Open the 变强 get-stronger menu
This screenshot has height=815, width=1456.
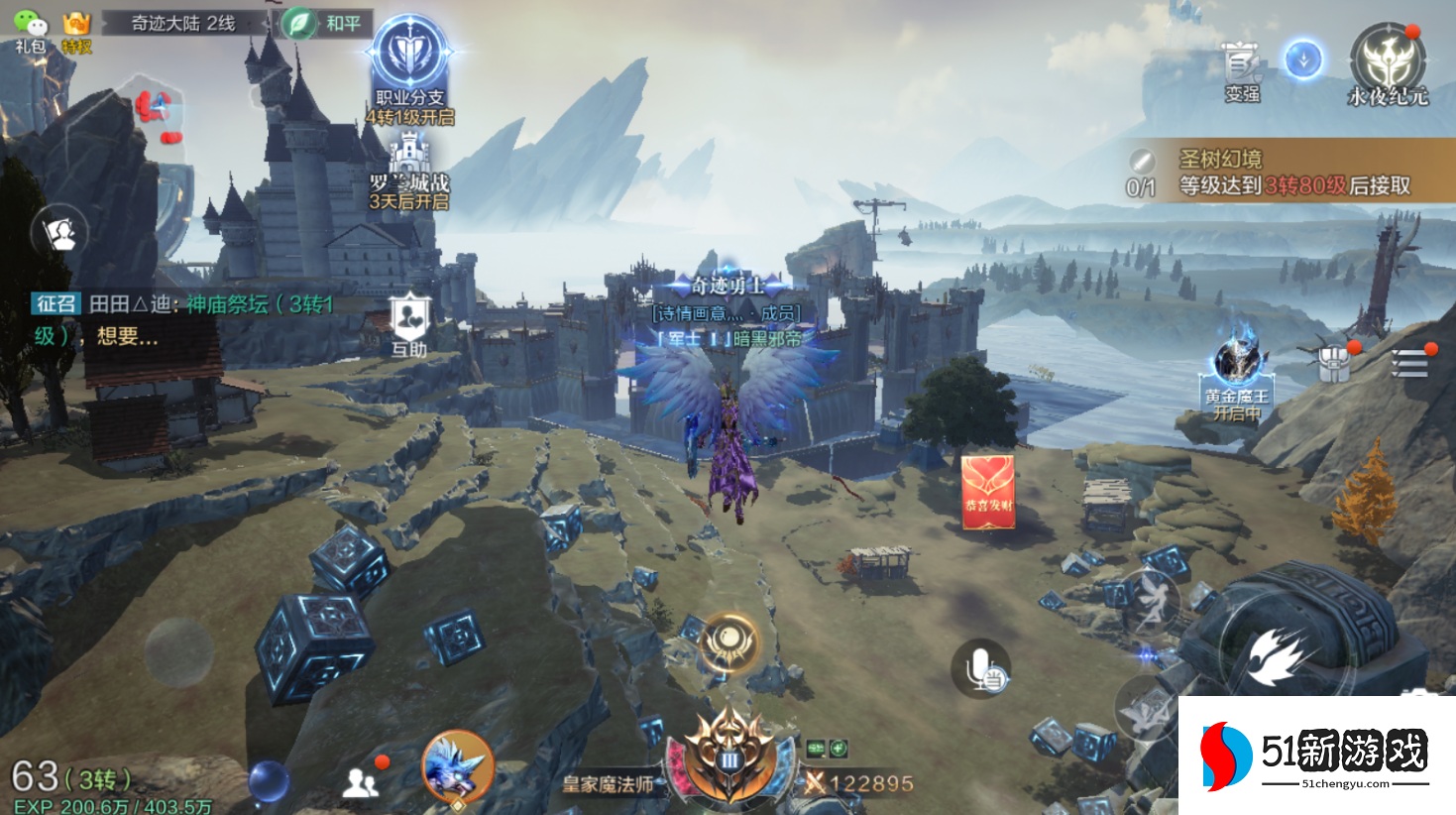1241,71
